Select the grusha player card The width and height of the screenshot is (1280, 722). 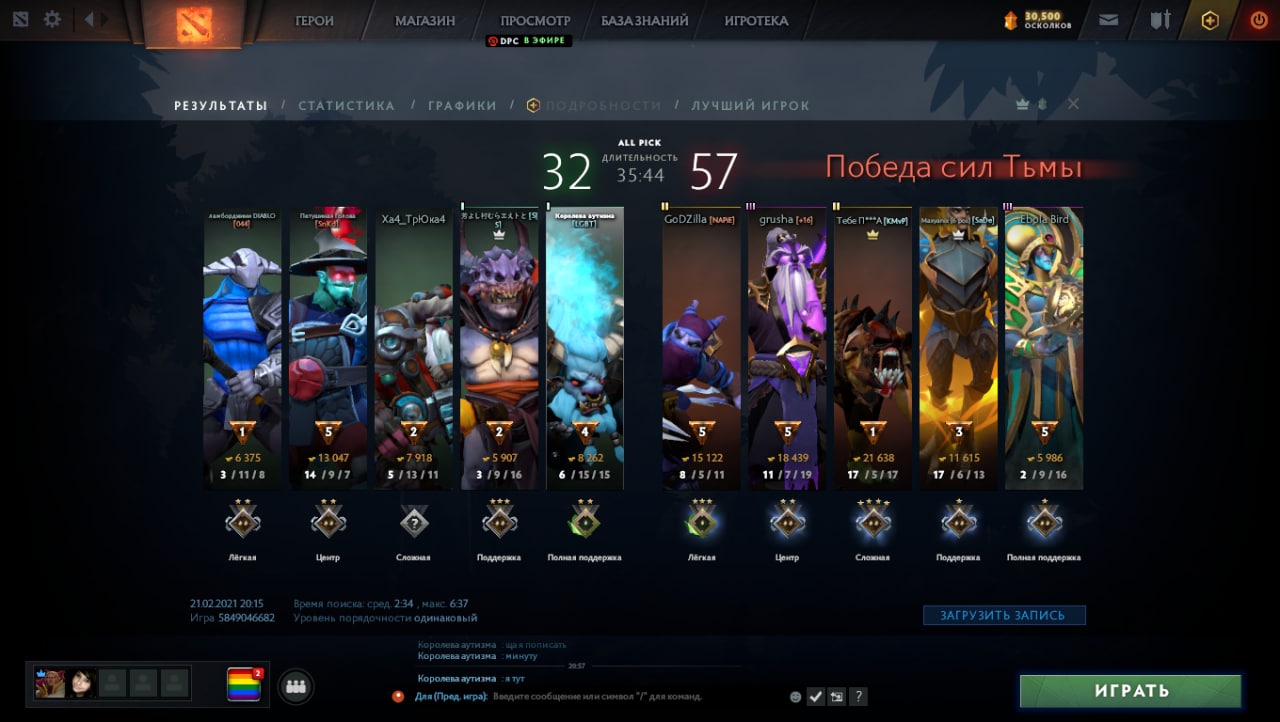(x=787, y=348)
